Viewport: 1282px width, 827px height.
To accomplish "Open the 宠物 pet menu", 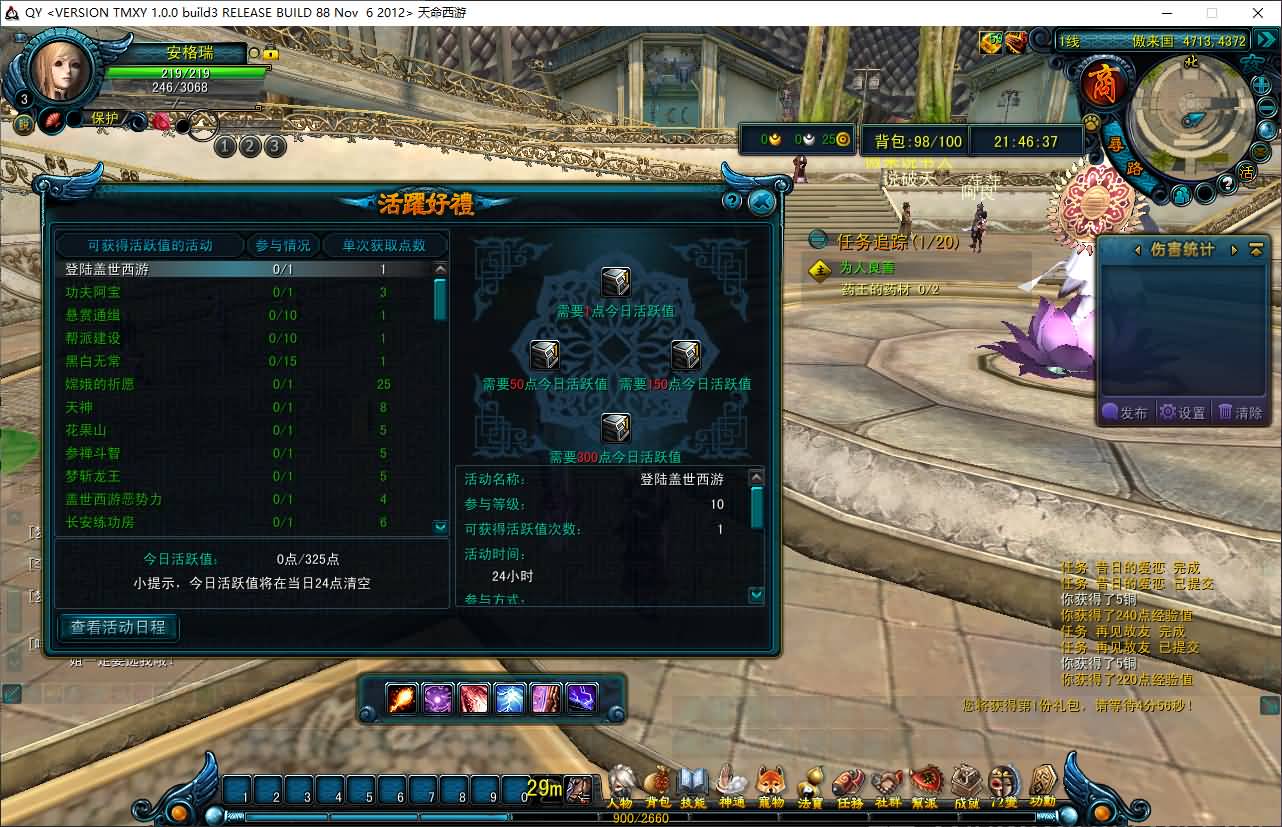I will tap(770, 784).
